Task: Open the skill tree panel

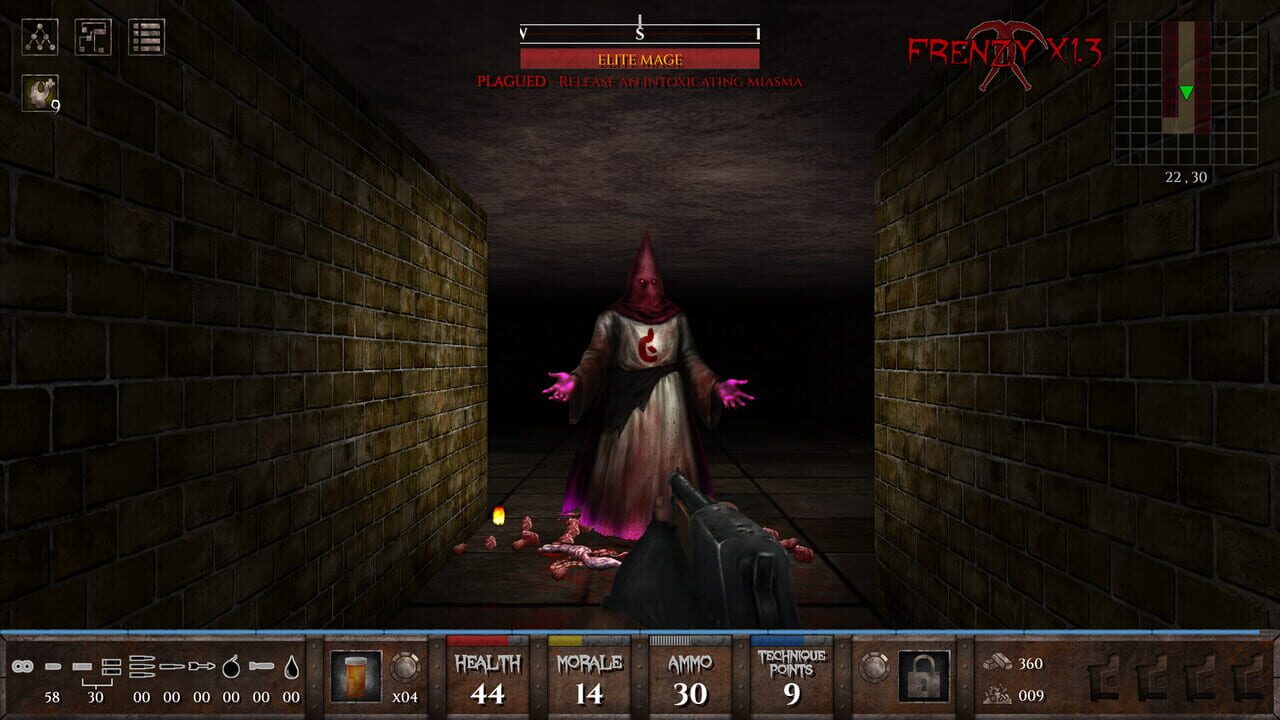Action: tap(40, 37)
